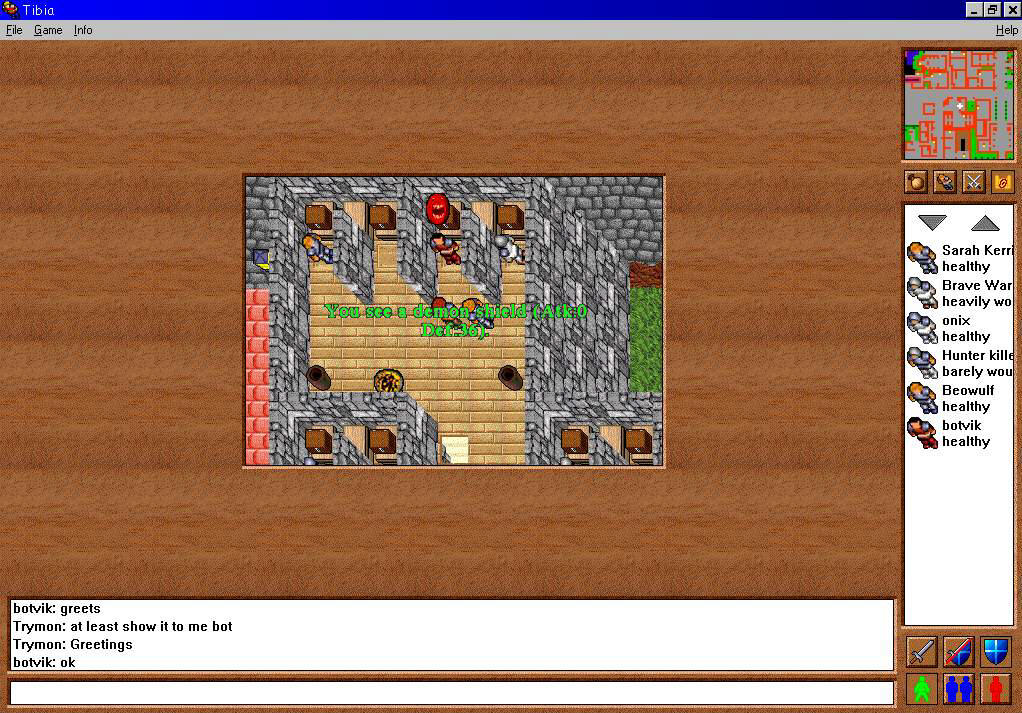Choose the sword offensive fight mode
The height and width of the screenshot is (713, 1022).
click(x=922, y=651)
